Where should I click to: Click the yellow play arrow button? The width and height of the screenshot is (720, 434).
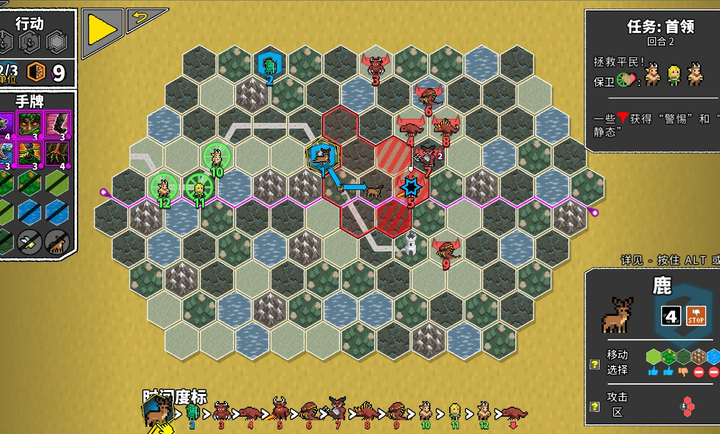[102, 29]
